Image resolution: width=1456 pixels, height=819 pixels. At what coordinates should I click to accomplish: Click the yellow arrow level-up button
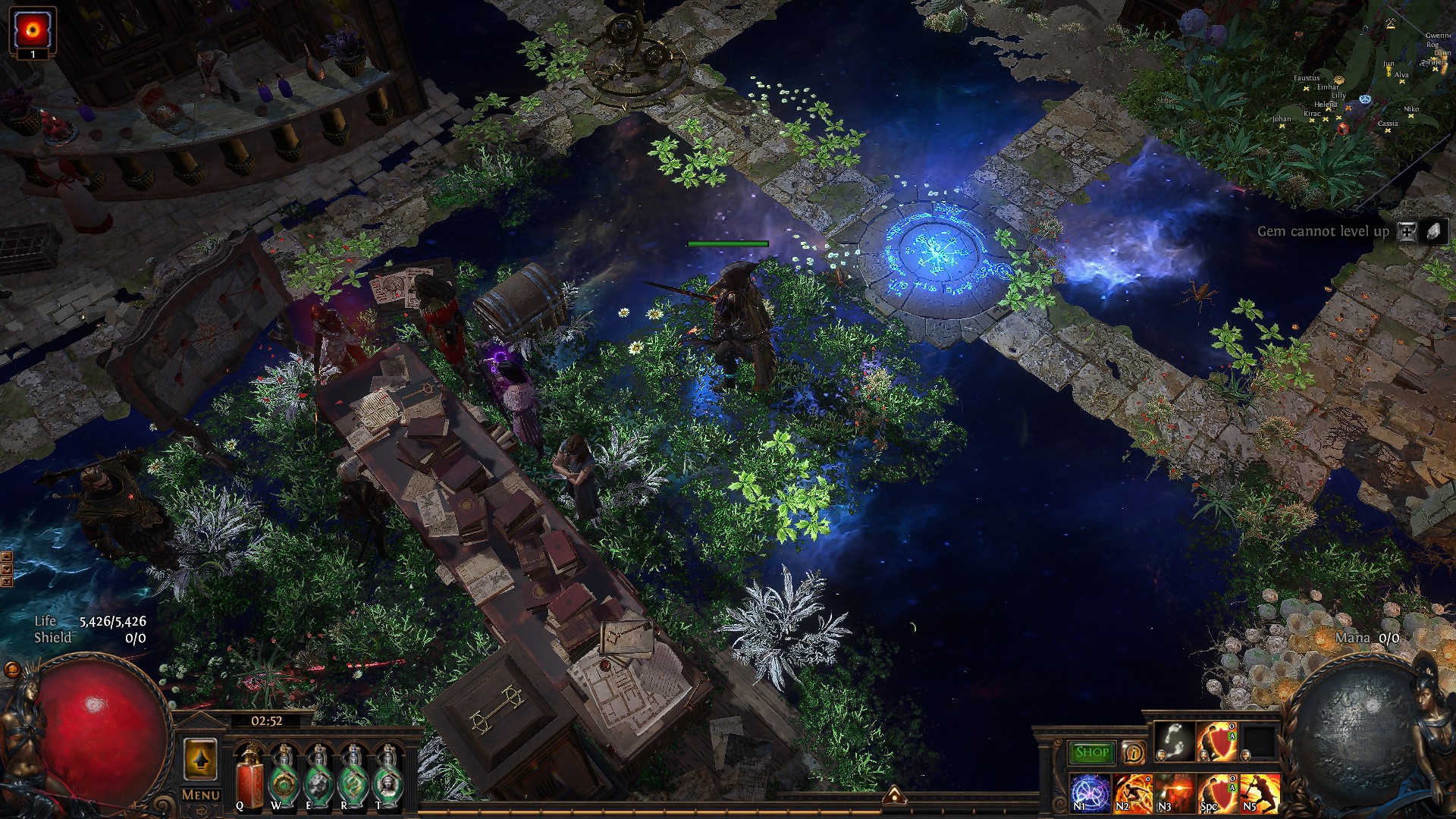click(x=200, y=760)
